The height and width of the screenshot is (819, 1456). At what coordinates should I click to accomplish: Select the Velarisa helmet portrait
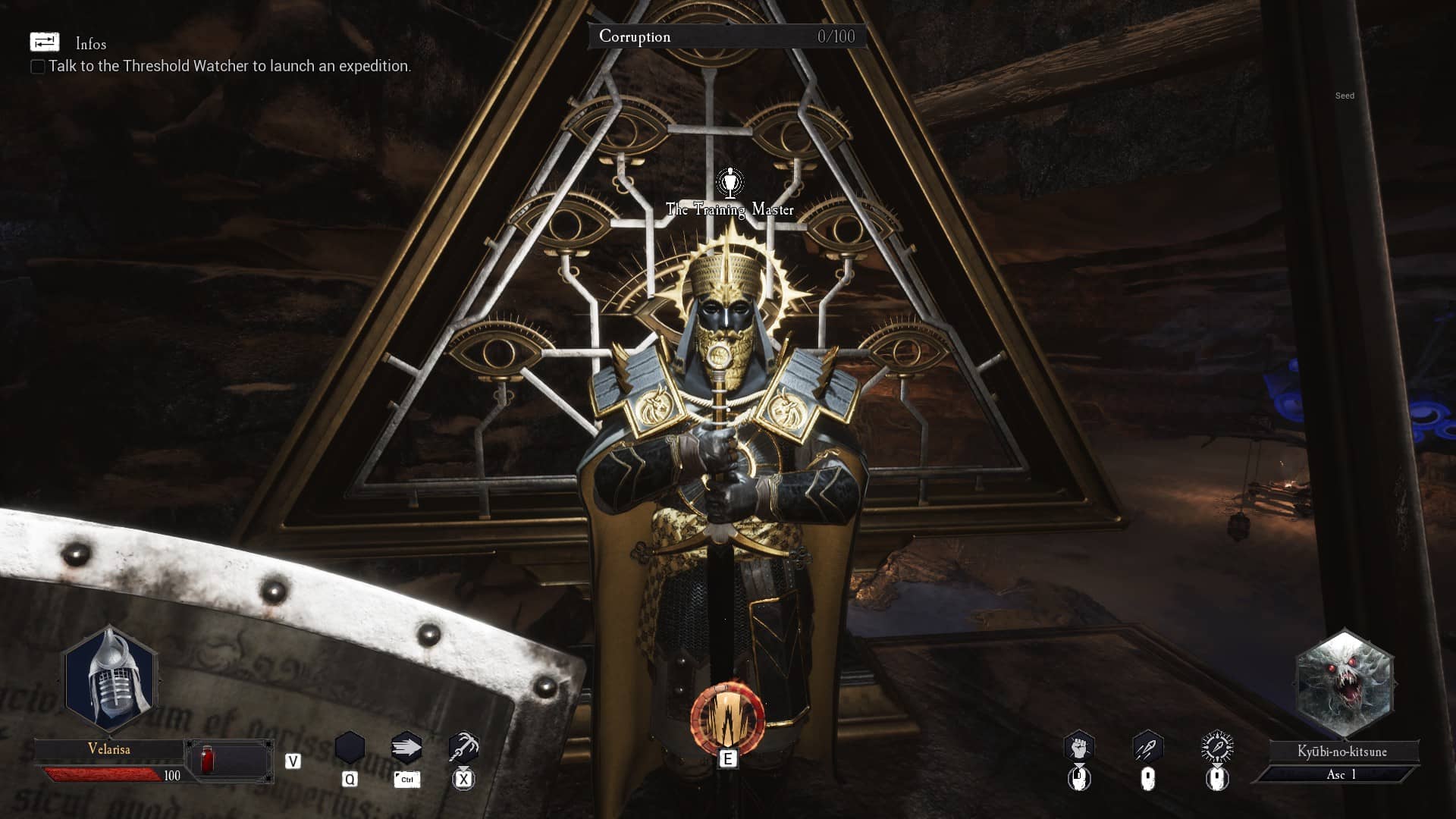click(111, 679)
